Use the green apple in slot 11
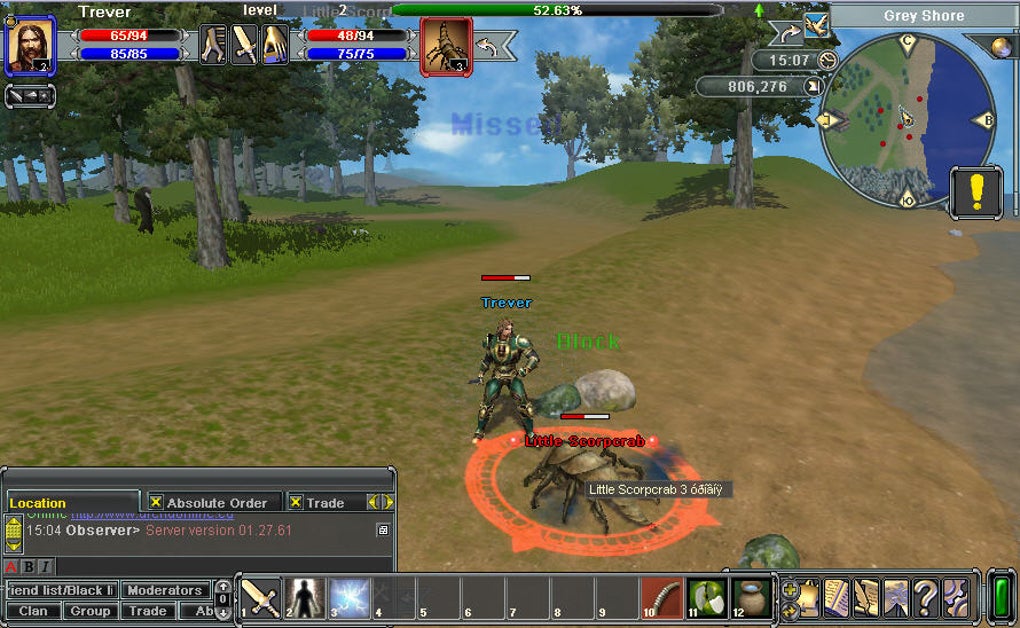The height and width of the screenshot is (628, 1020). 707,598
